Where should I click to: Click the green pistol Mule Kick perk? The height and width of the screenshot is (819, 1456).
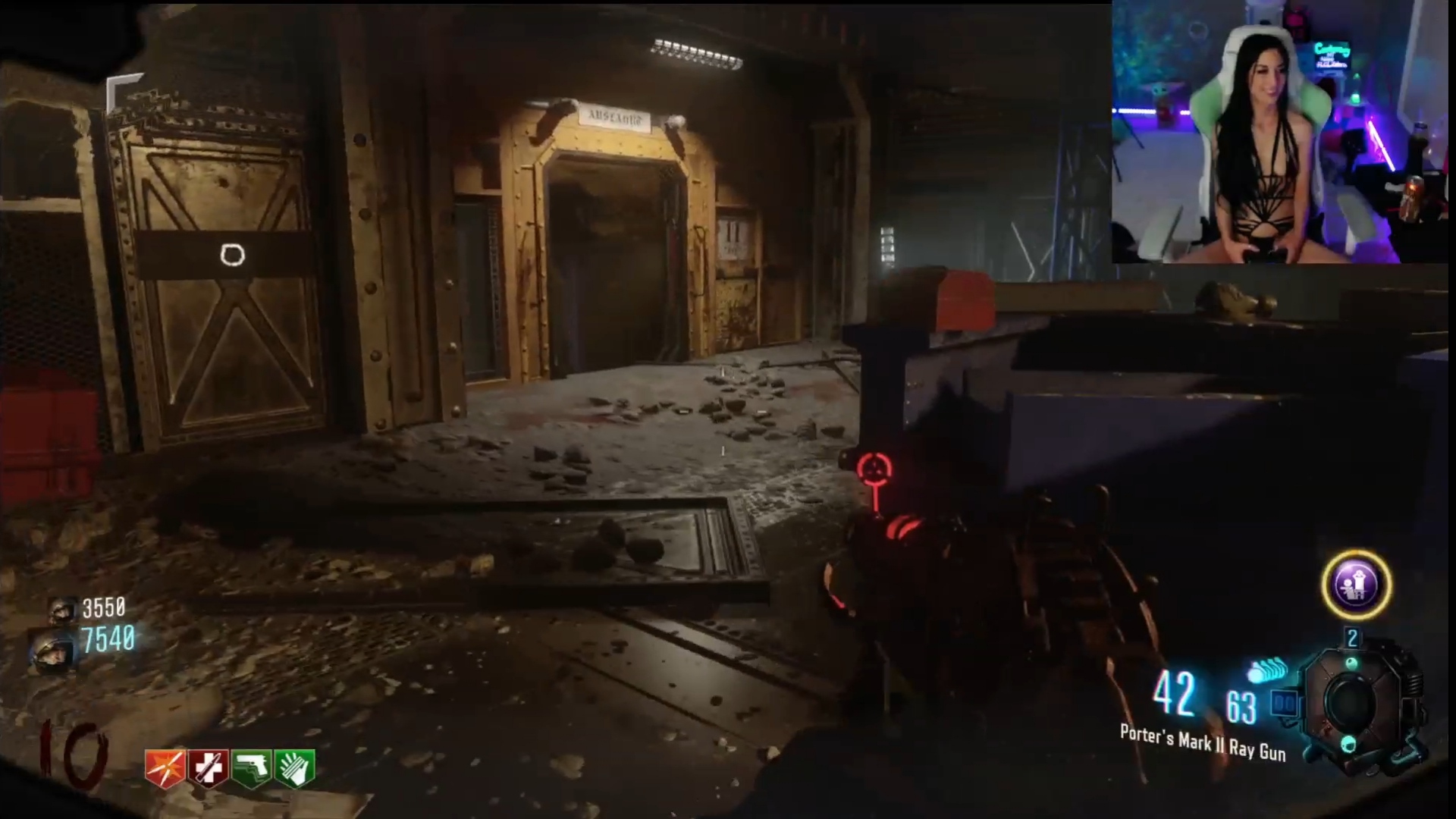tap(252, 767)
